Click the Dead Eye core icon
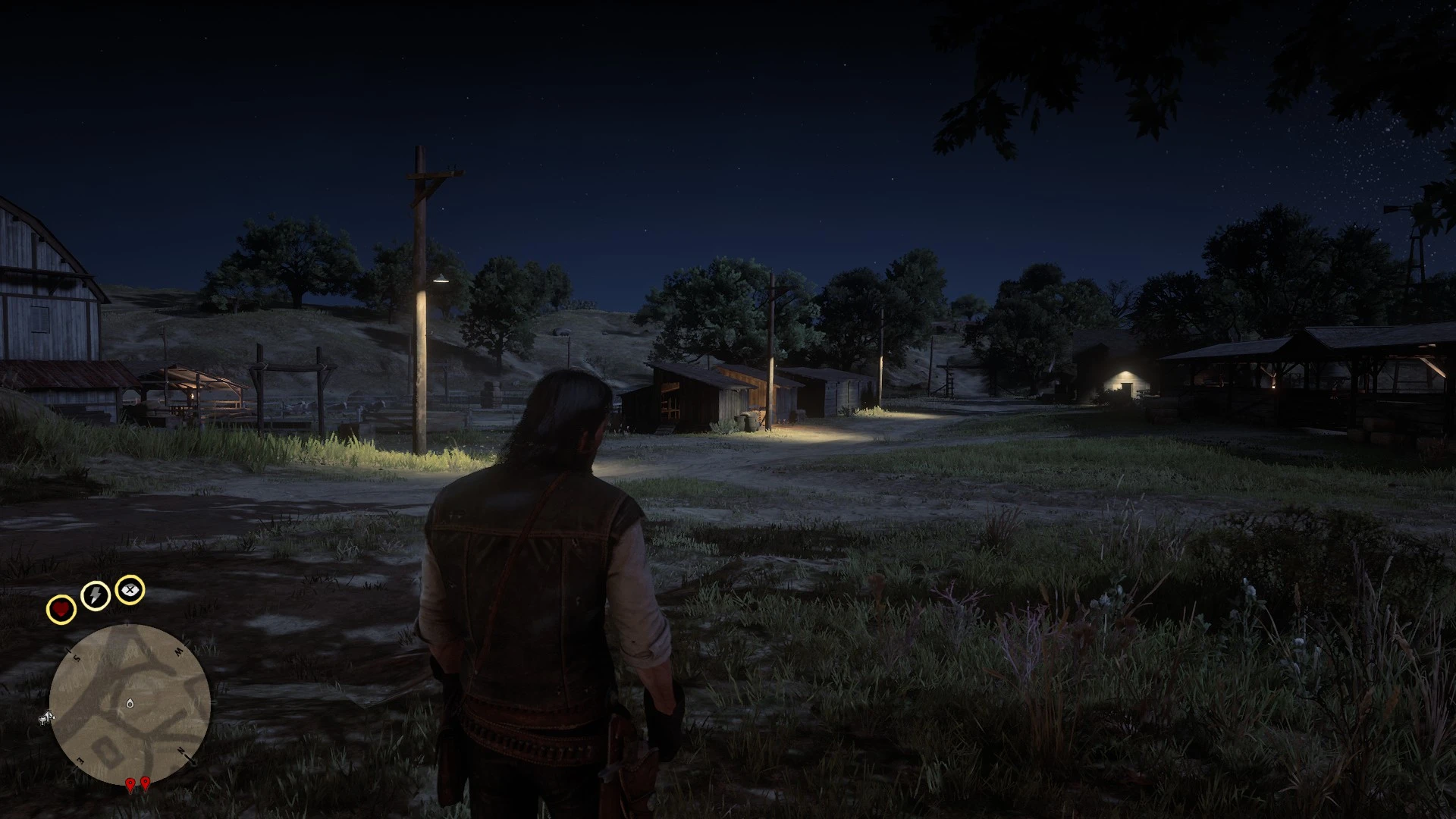 coord(130,589)
